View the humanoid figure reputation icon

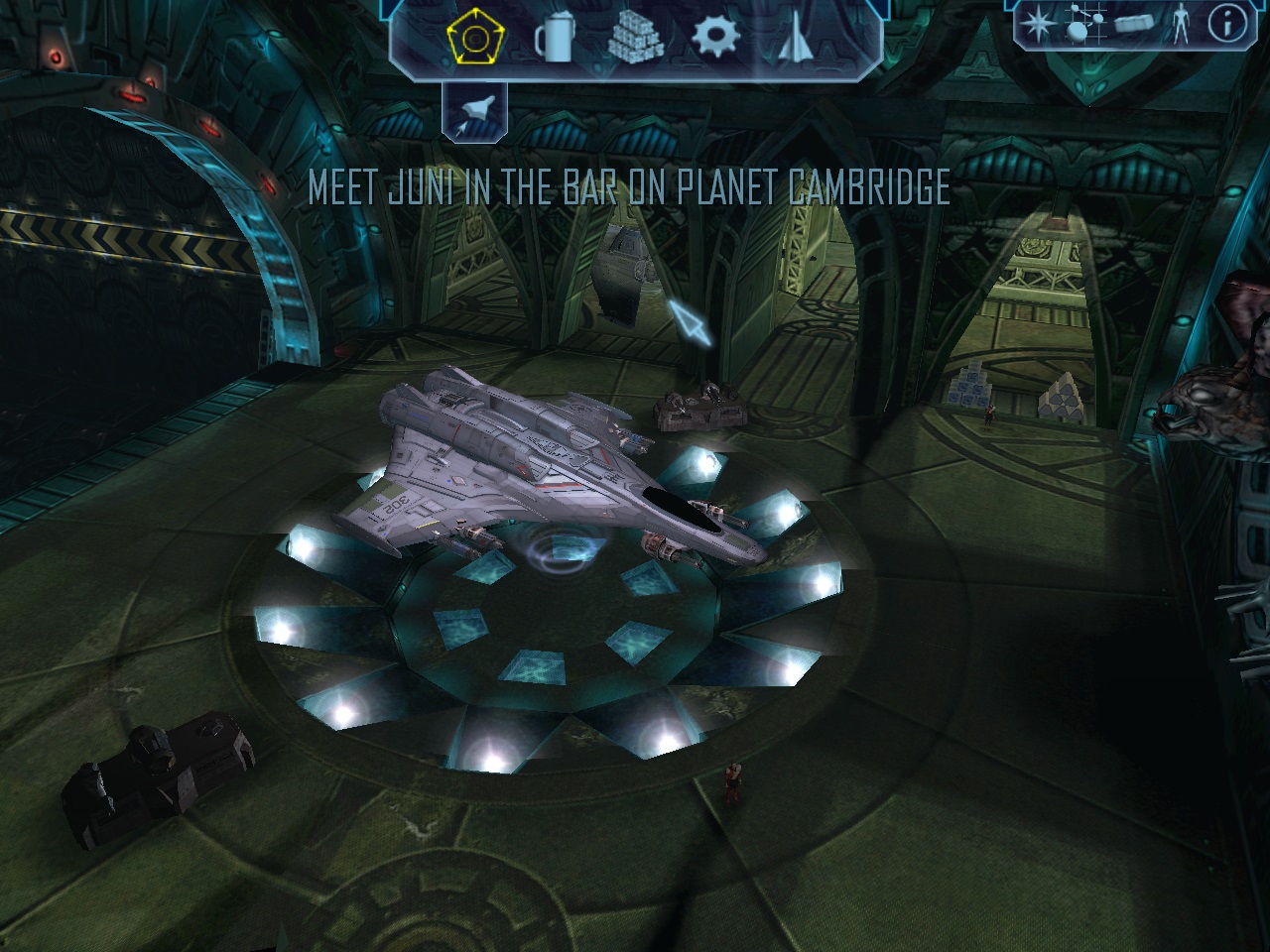tap(1180, 23)
